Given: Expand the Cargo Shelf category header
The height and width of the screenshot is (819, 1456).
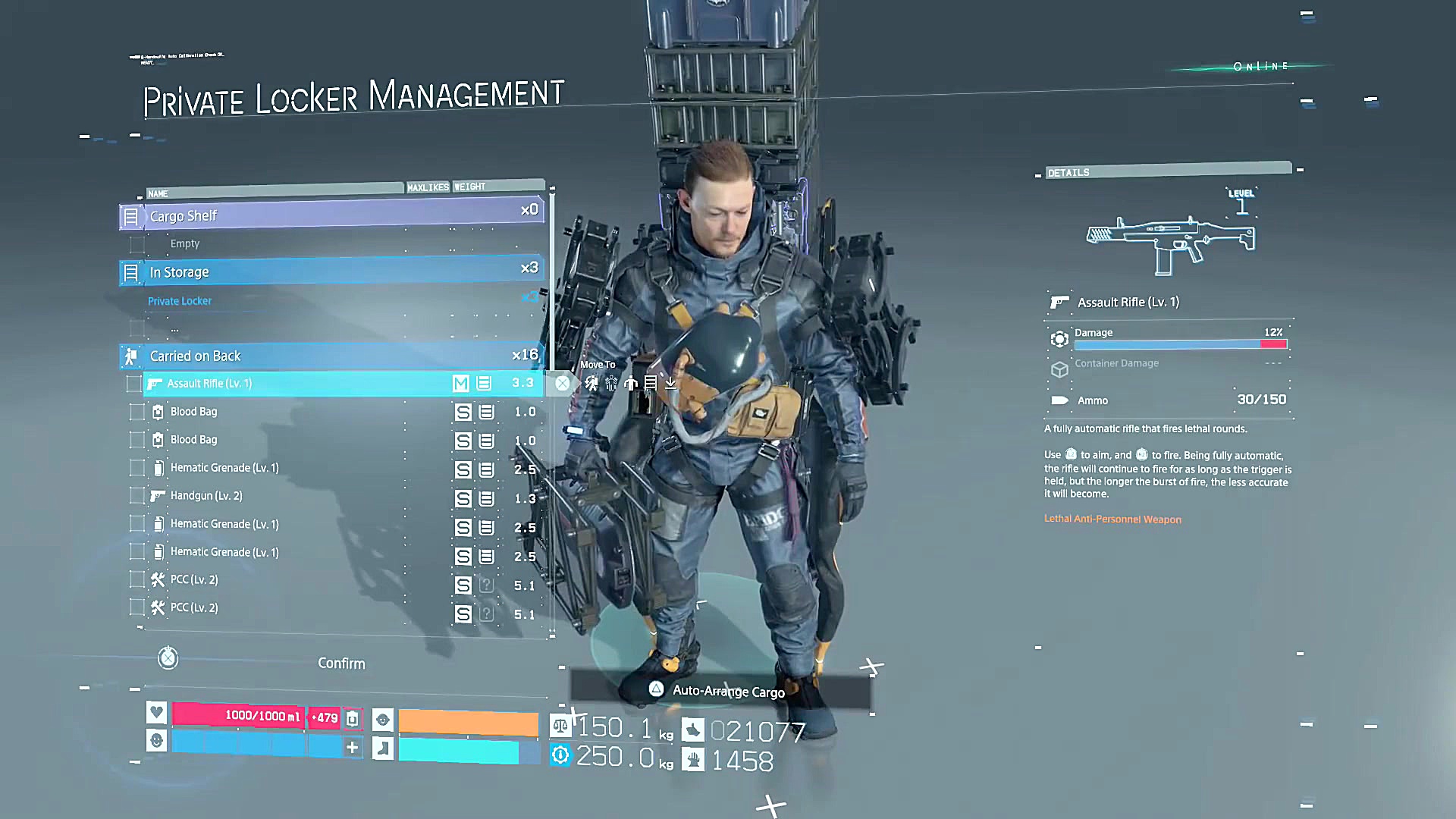Looking at the screenshot, I should (x=334, y=216).
